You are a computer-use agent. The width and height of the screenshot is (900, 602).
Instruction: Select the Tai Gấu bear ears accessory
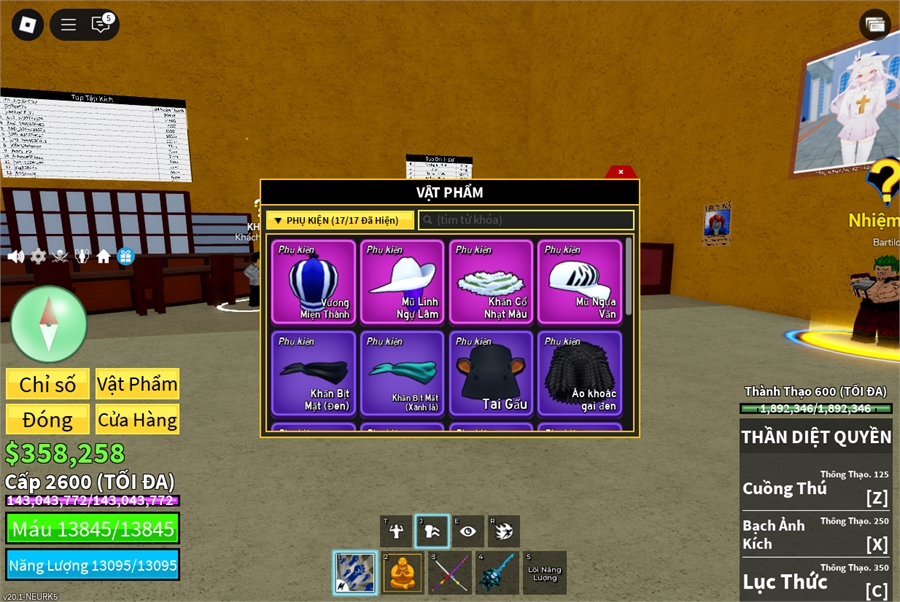pyautogui.click(x=491, y=373)
